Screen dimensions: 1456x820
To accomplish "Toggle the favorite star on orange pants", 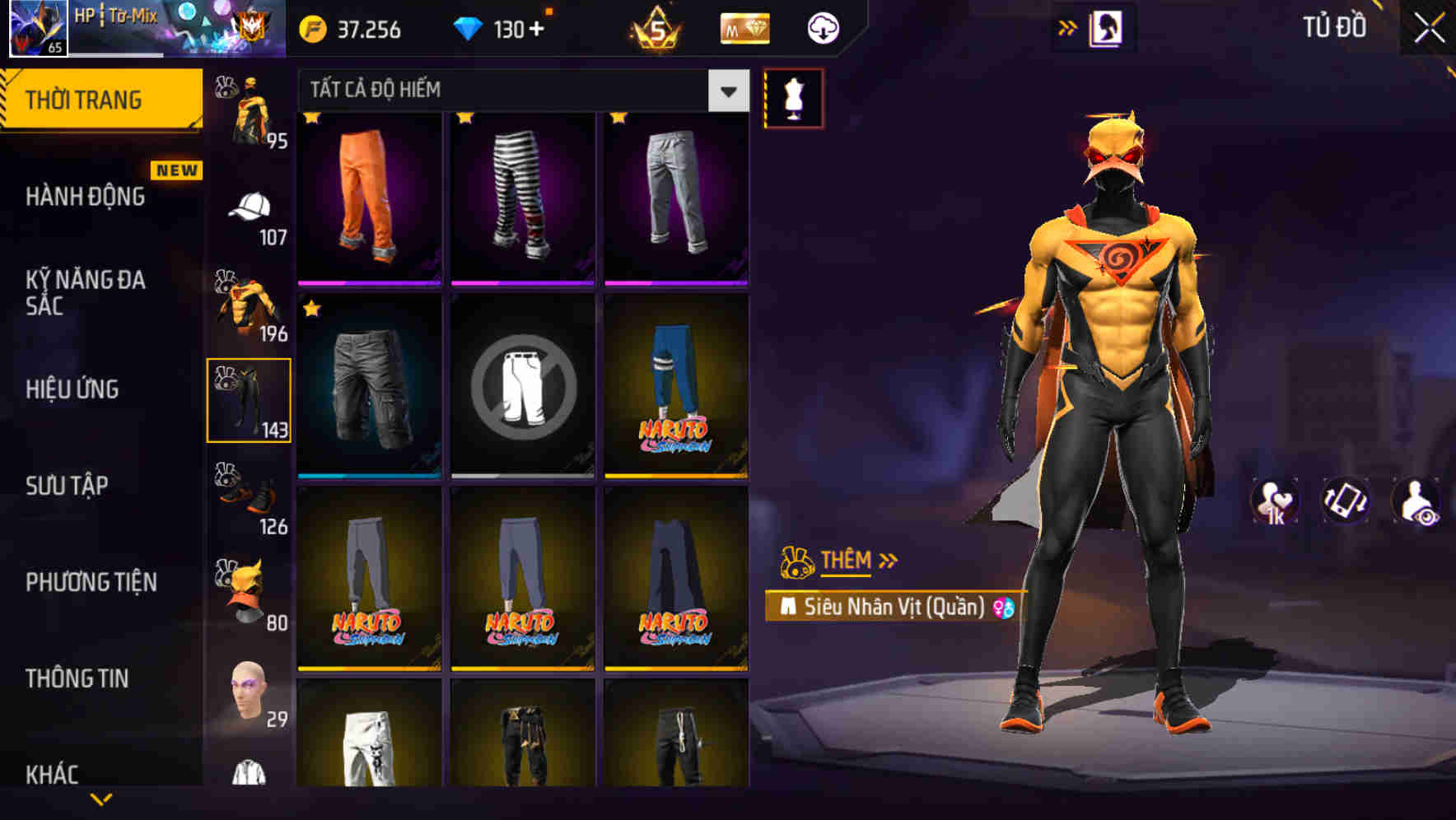I will (310, 118).
